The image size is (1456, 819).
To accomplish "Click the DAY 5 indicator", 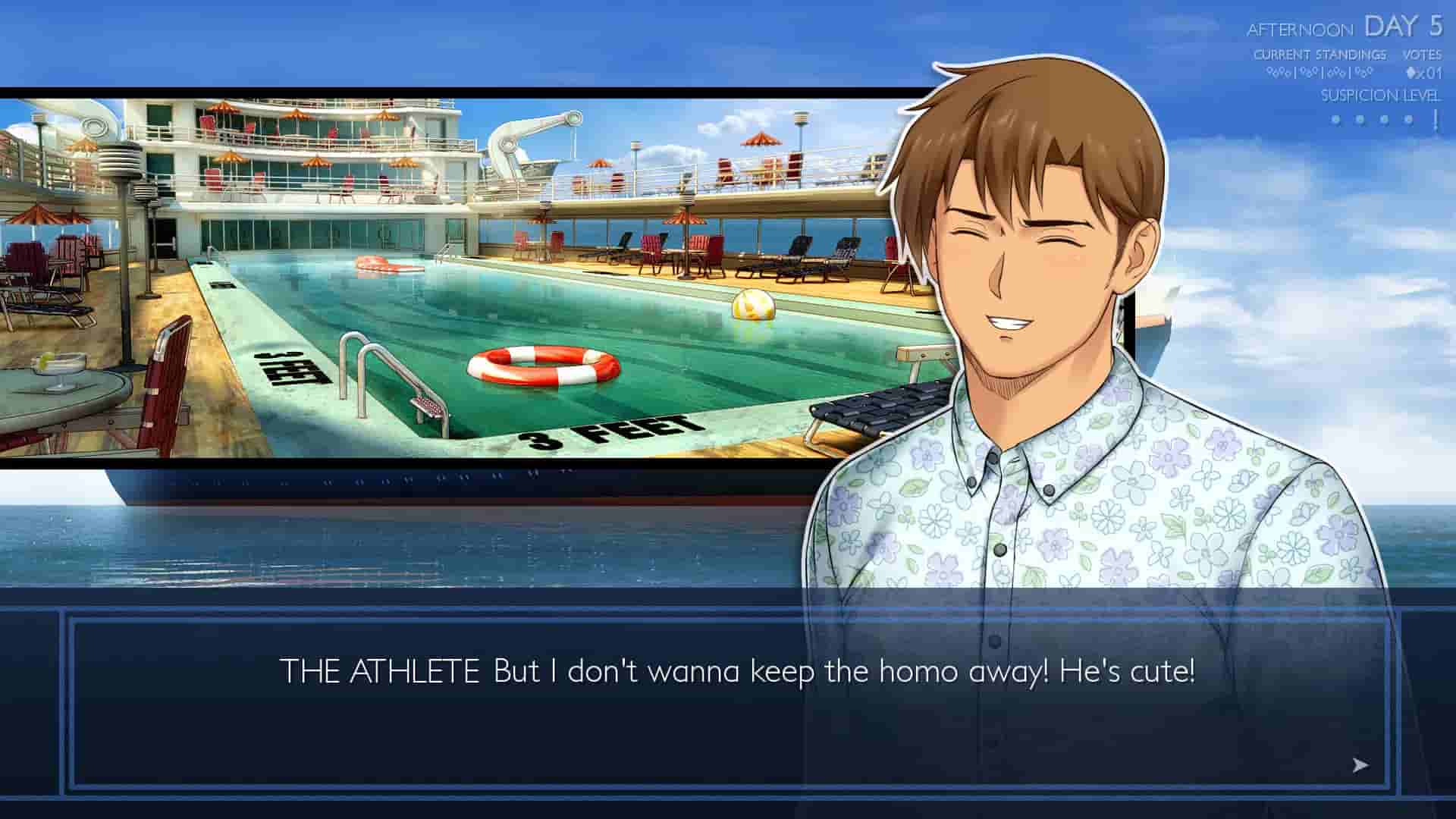I will pyautogui.click(x=1405, y=27).
